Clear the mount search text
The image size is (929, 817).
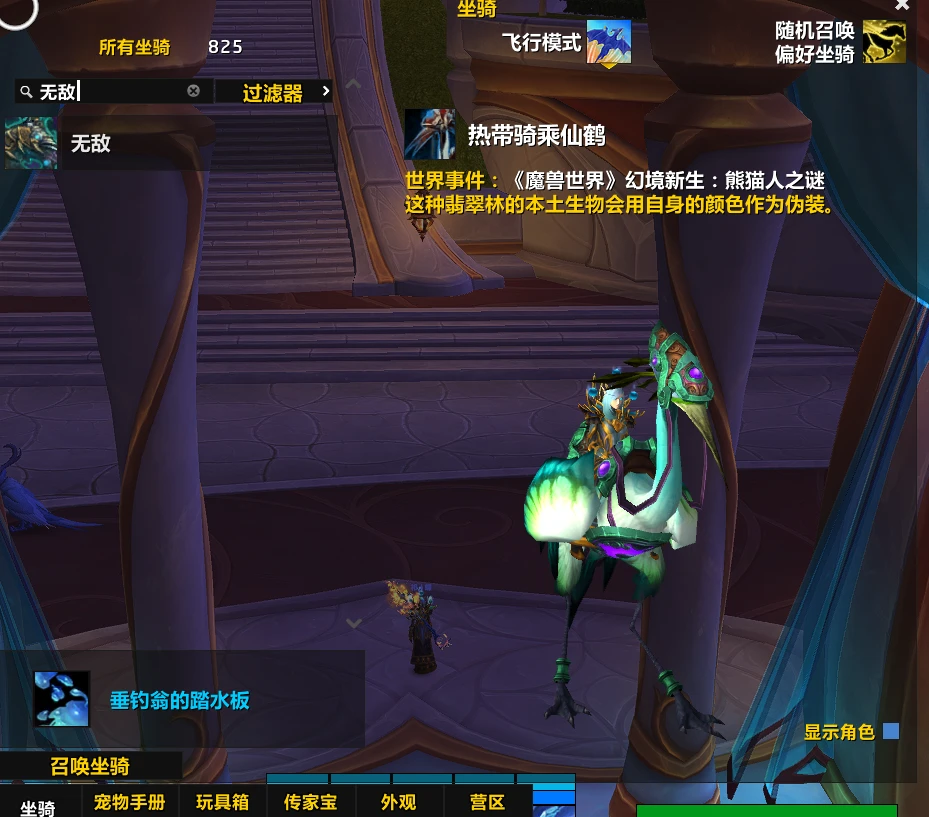point(193,91)
